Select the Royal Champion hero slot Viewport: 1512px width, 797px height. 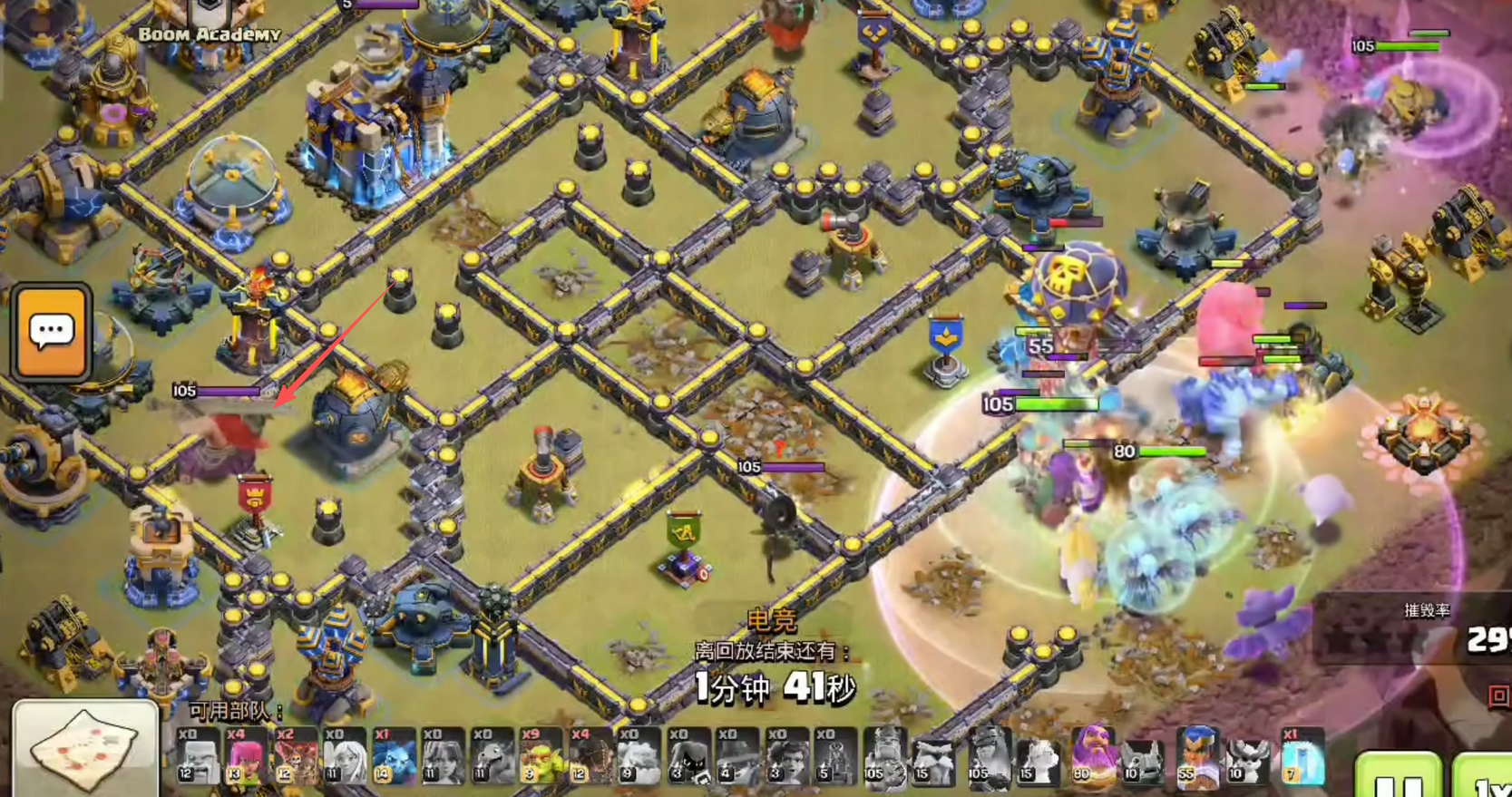[1198, 755]
